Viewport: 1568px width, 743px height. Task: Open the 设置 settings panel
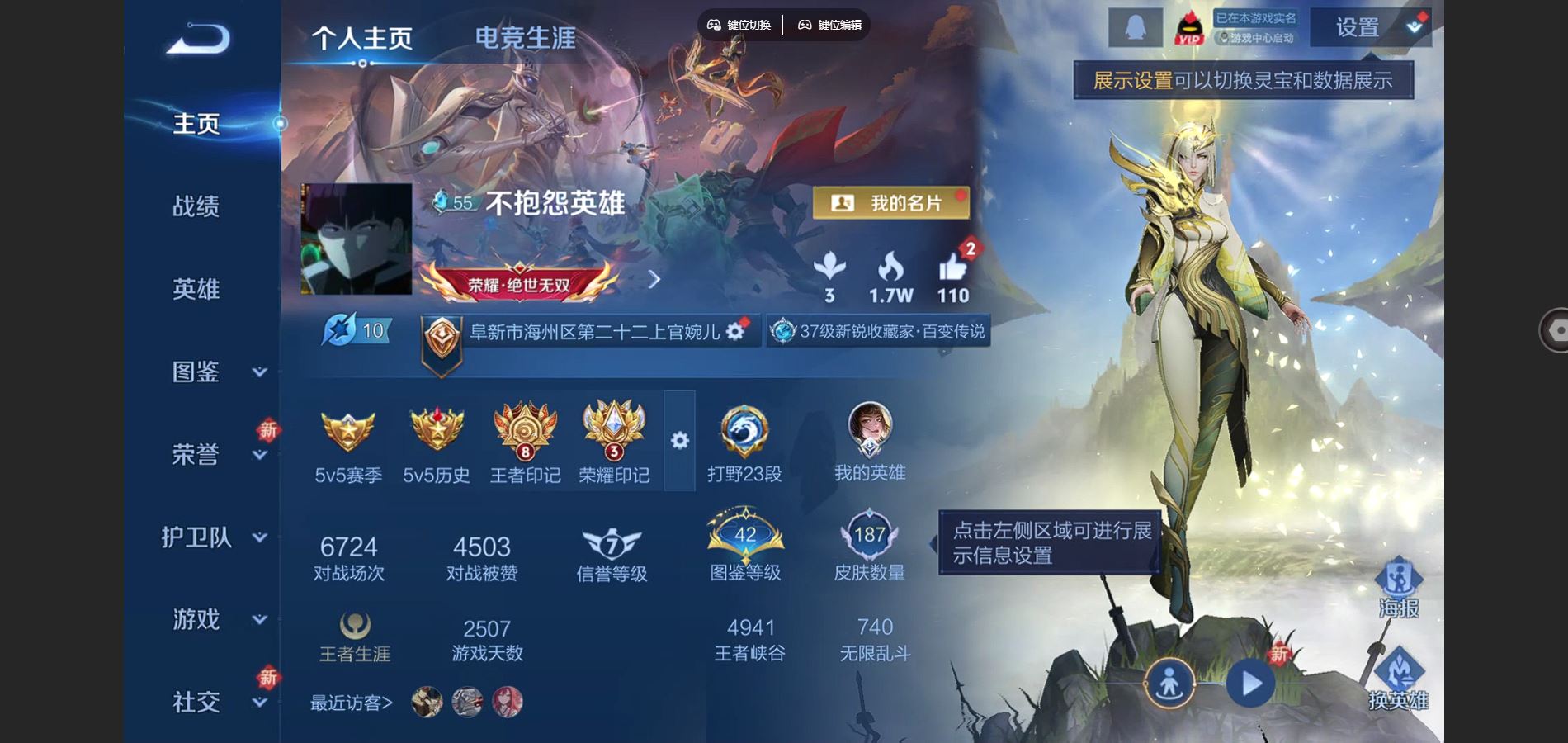(x=1356, y=27)
